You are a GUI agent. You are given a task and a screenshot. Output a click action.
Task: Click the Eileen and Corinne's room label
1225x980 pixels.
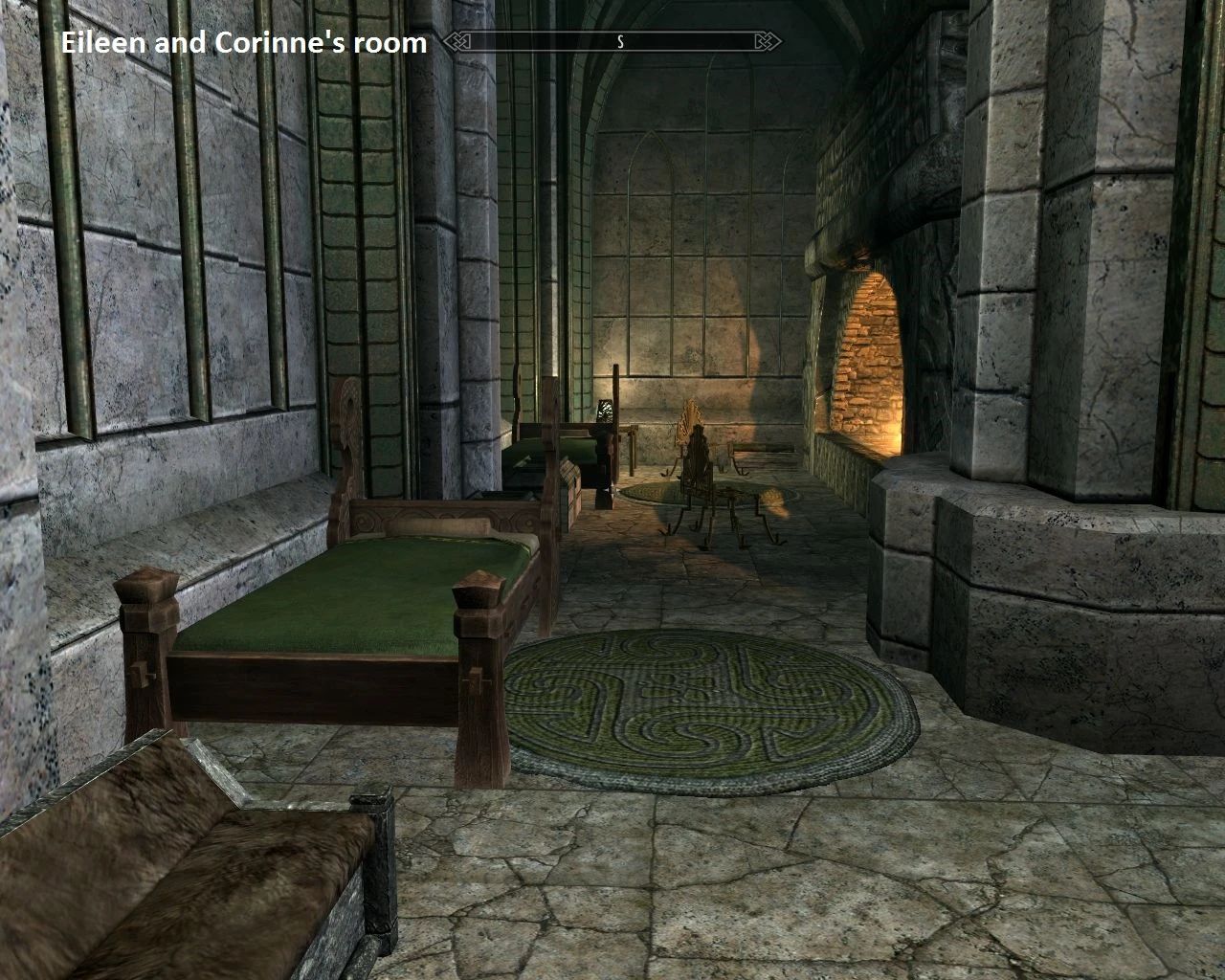coord(243,43)
